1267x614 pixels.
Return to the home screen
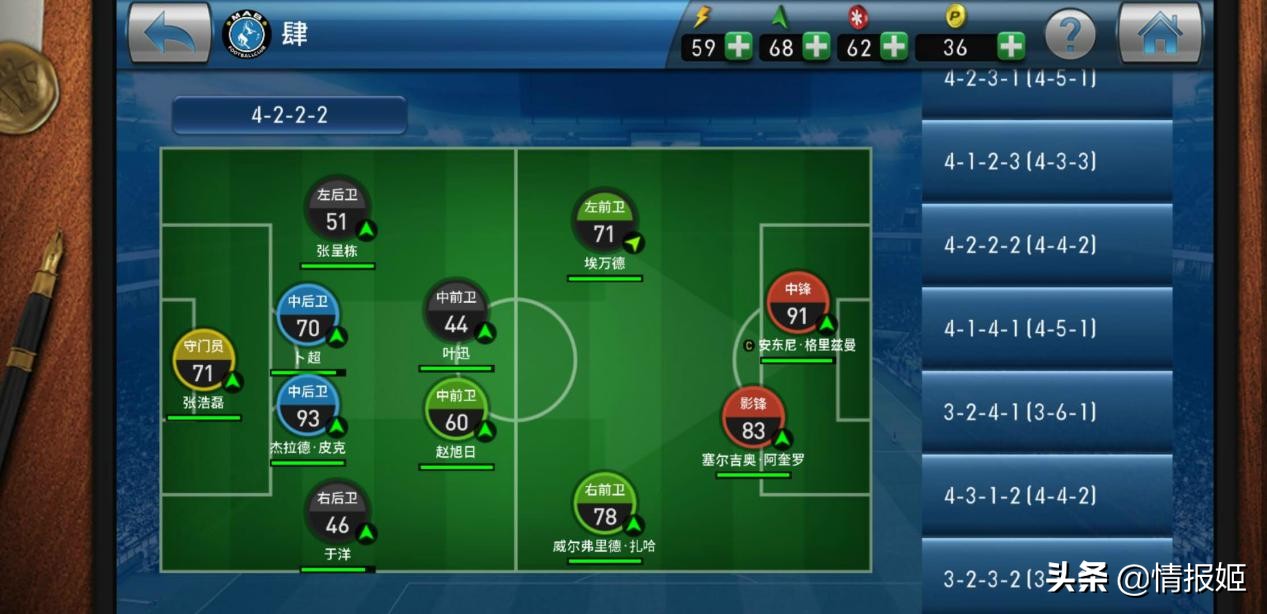(x=1159, y=34)
